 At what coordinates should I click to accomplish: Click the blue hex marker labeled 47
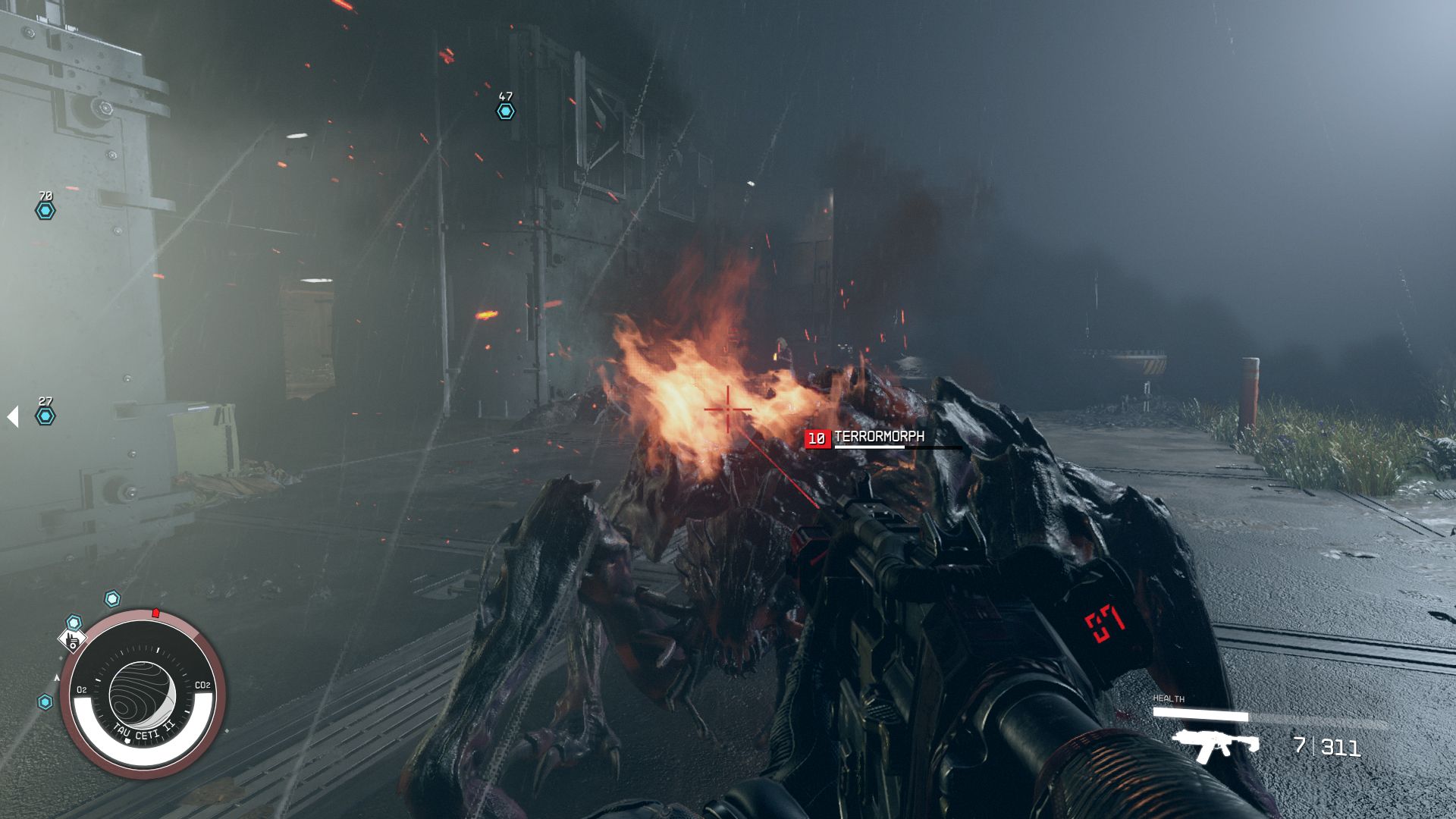click(x=504, y=111)
